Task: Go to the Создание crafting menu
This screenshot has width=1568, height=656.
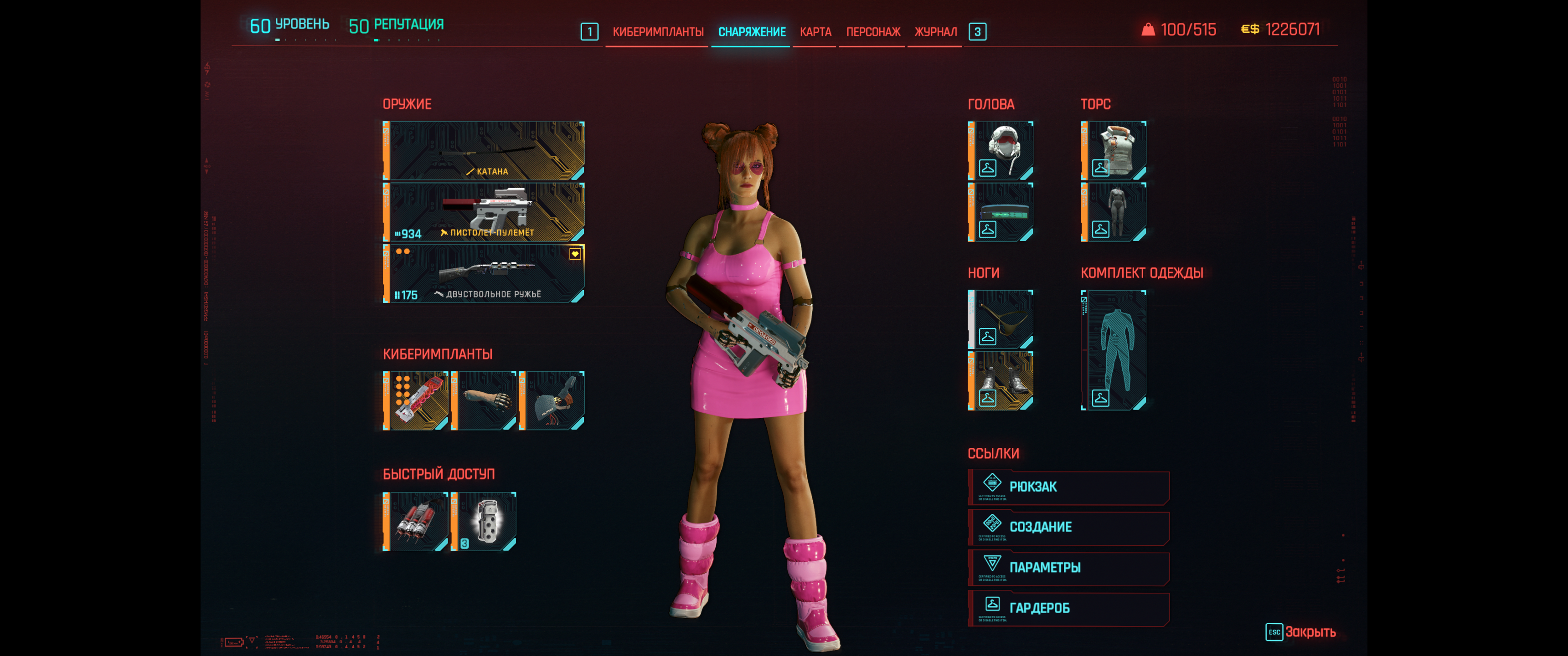Action: (1069, 527)
